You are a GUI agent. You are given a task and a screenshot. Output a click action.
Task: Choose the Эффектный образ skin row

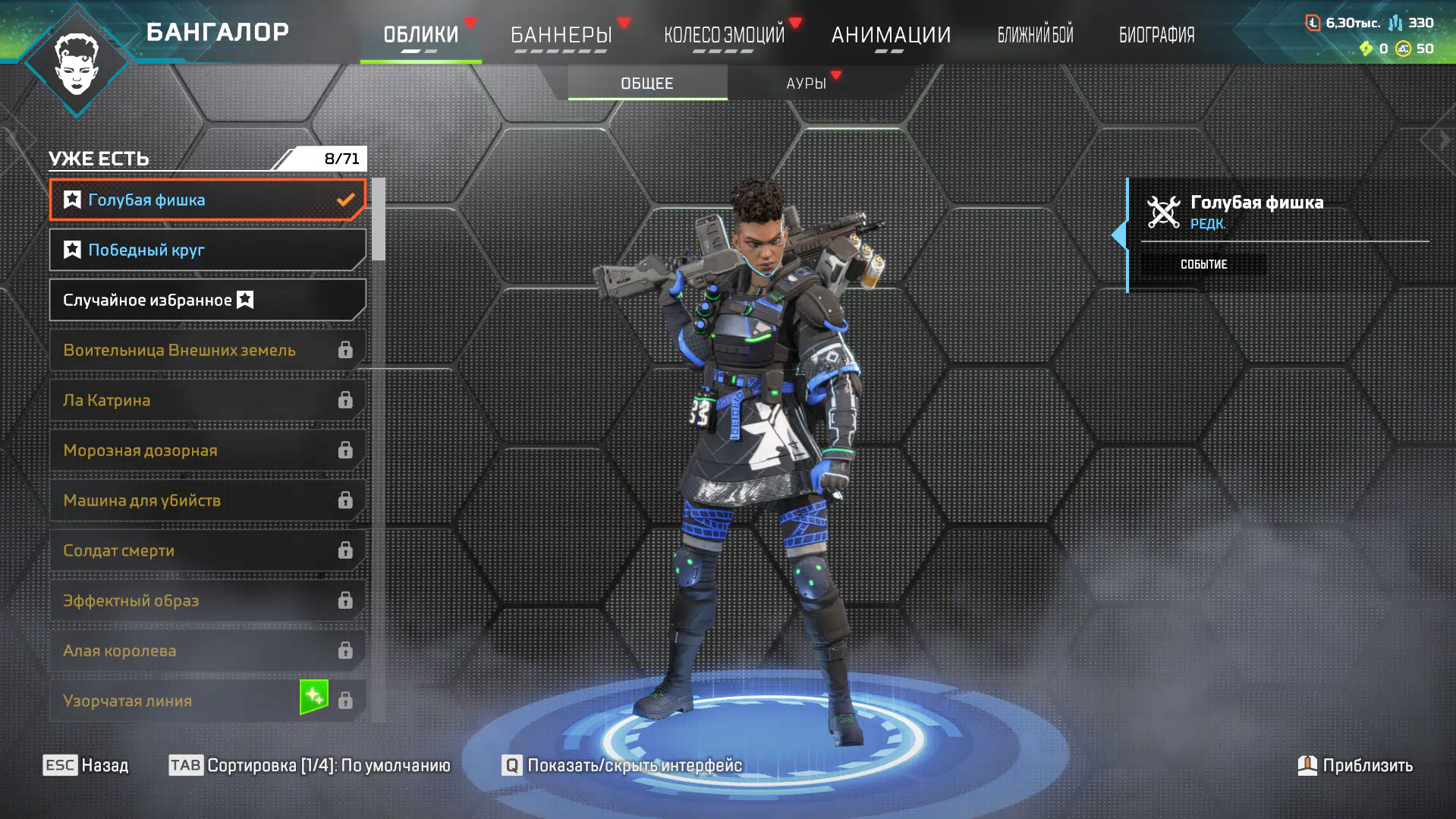point(206,600)
